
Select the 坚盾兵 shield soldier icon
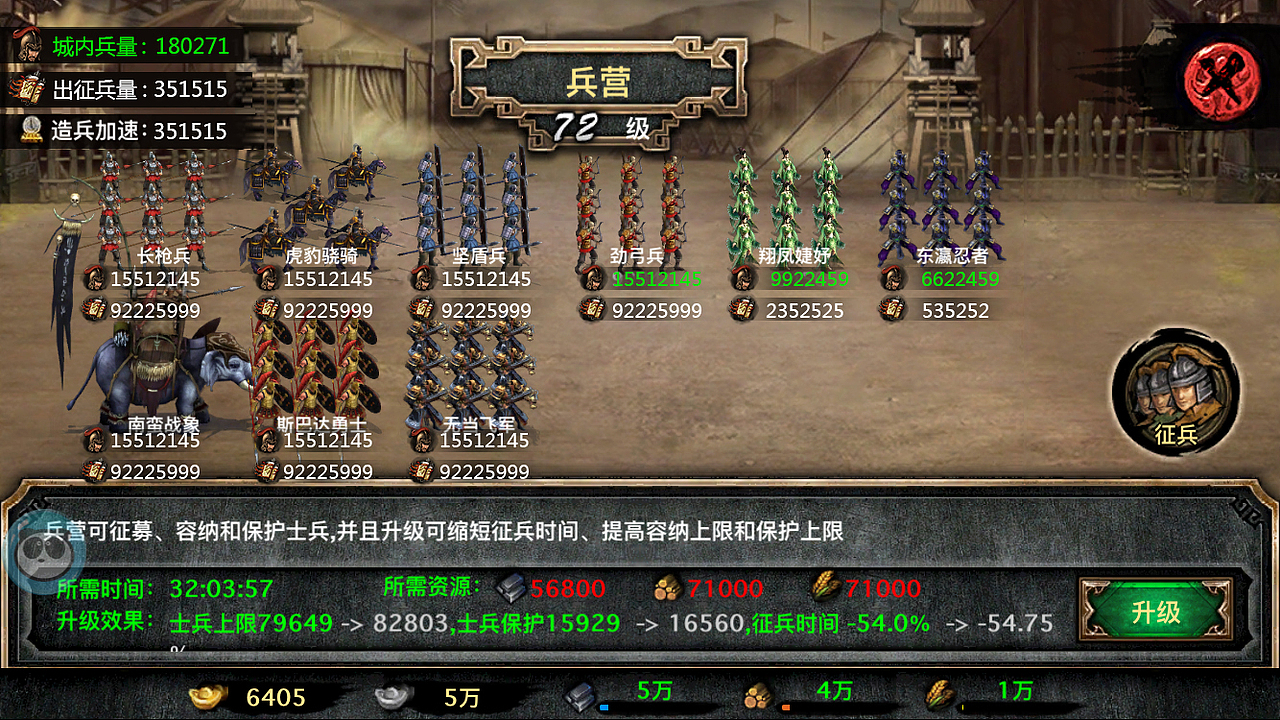click(470, 200)
